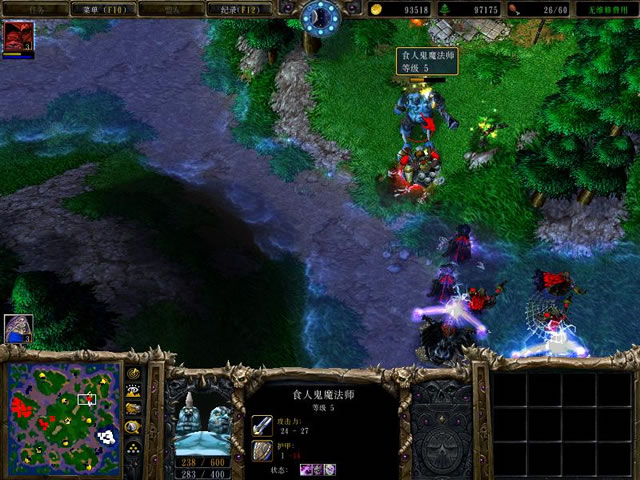Click on the minimap

(63, 416)
